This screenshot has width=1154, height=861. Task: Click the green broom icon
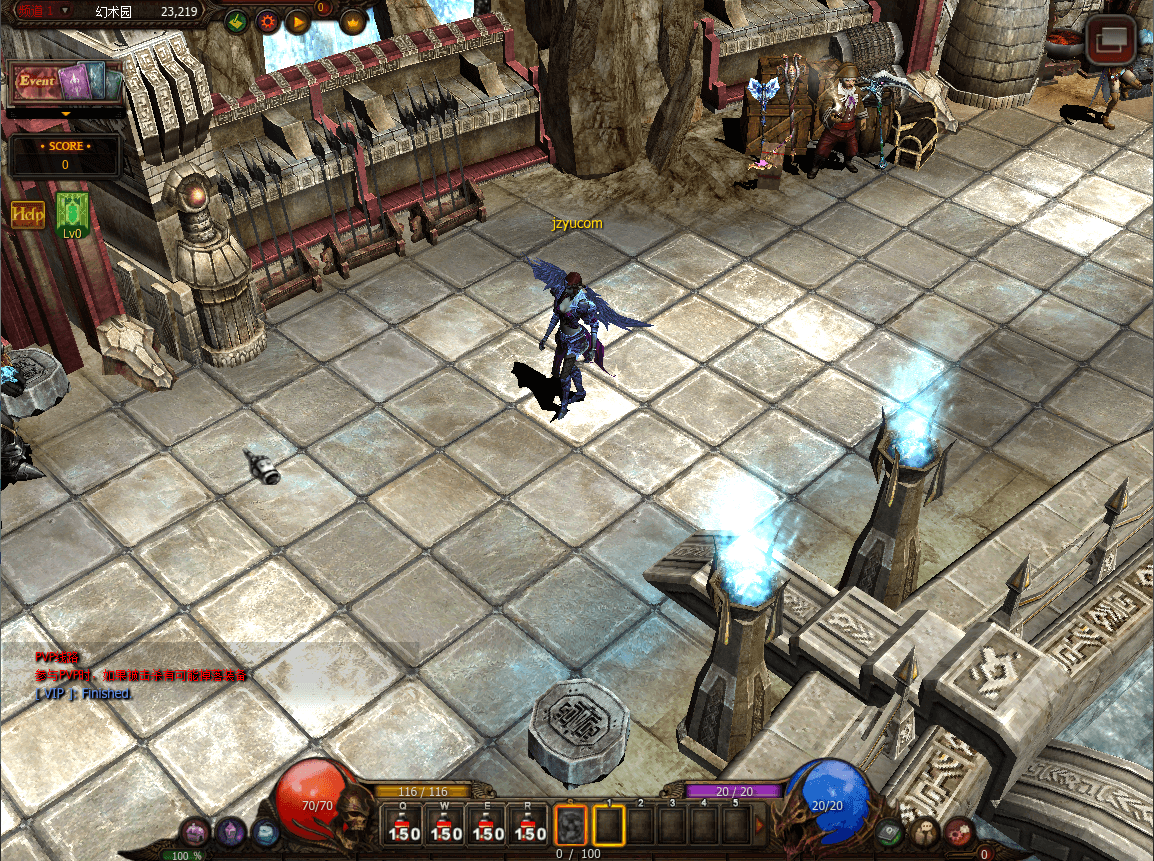click(236, 21)
